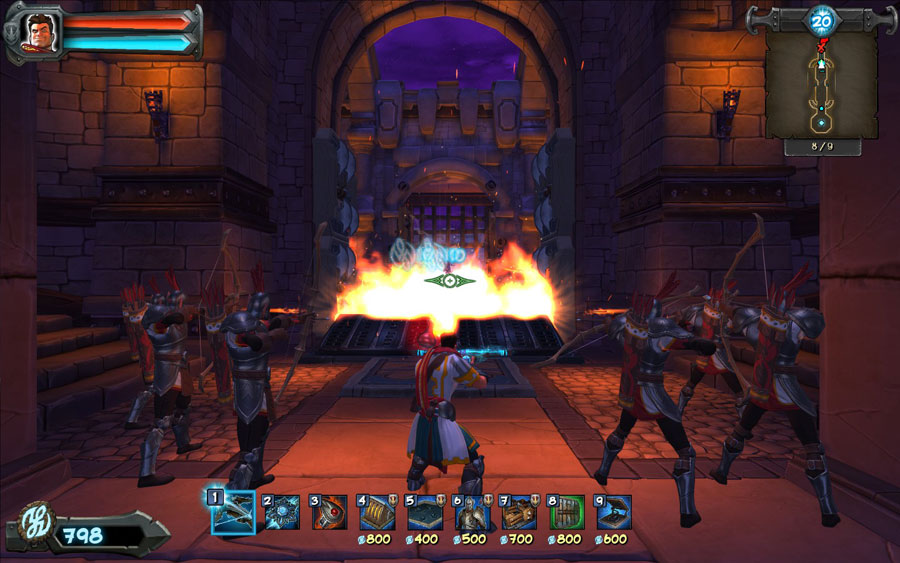Click the dungeon minimap scroll
Screen dimensions: 900x563
coord(821,85)
